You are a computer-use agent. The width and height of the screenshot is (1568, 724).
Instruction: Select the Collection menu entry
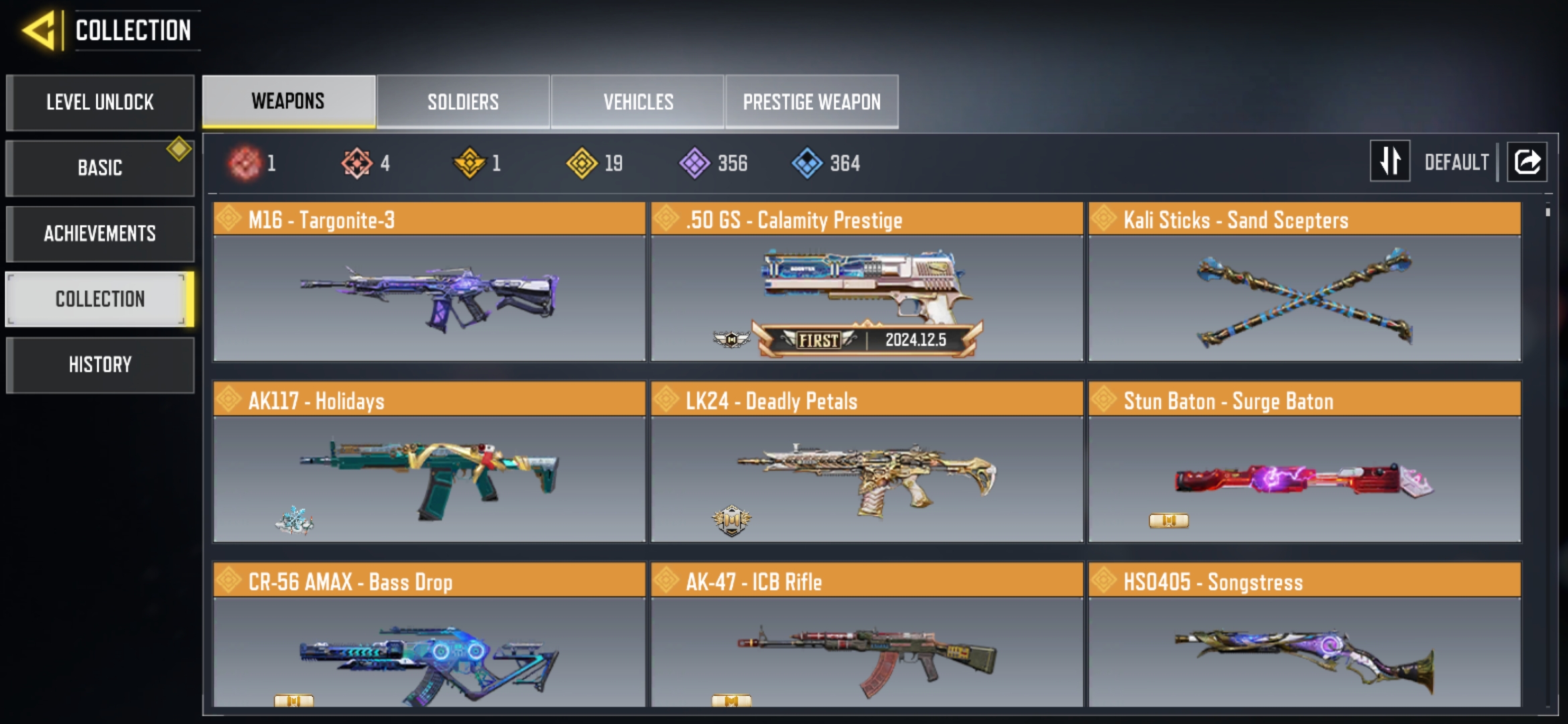click(100, 299)
